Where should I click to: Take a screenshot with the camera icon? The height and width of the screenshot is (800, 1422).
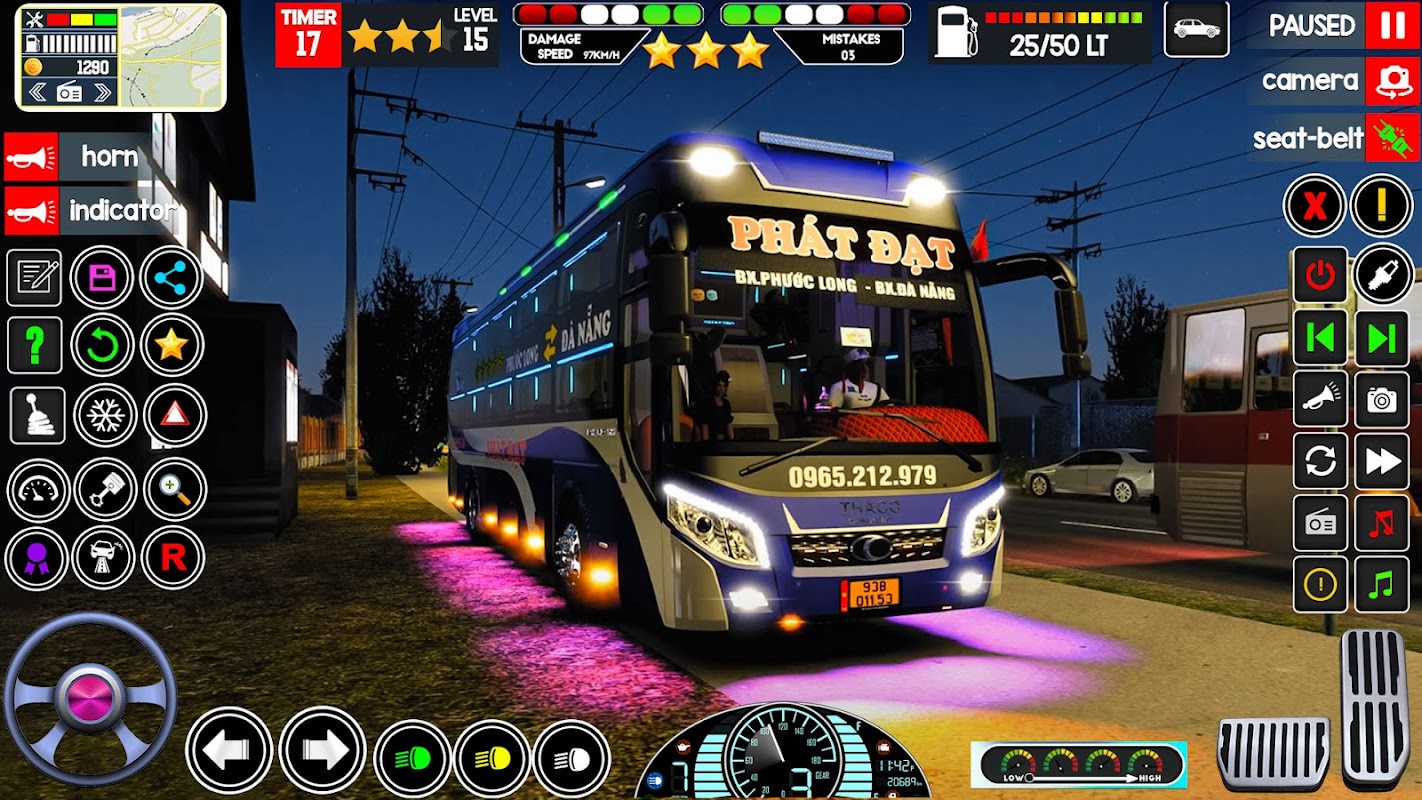[x=1382, y=400]
